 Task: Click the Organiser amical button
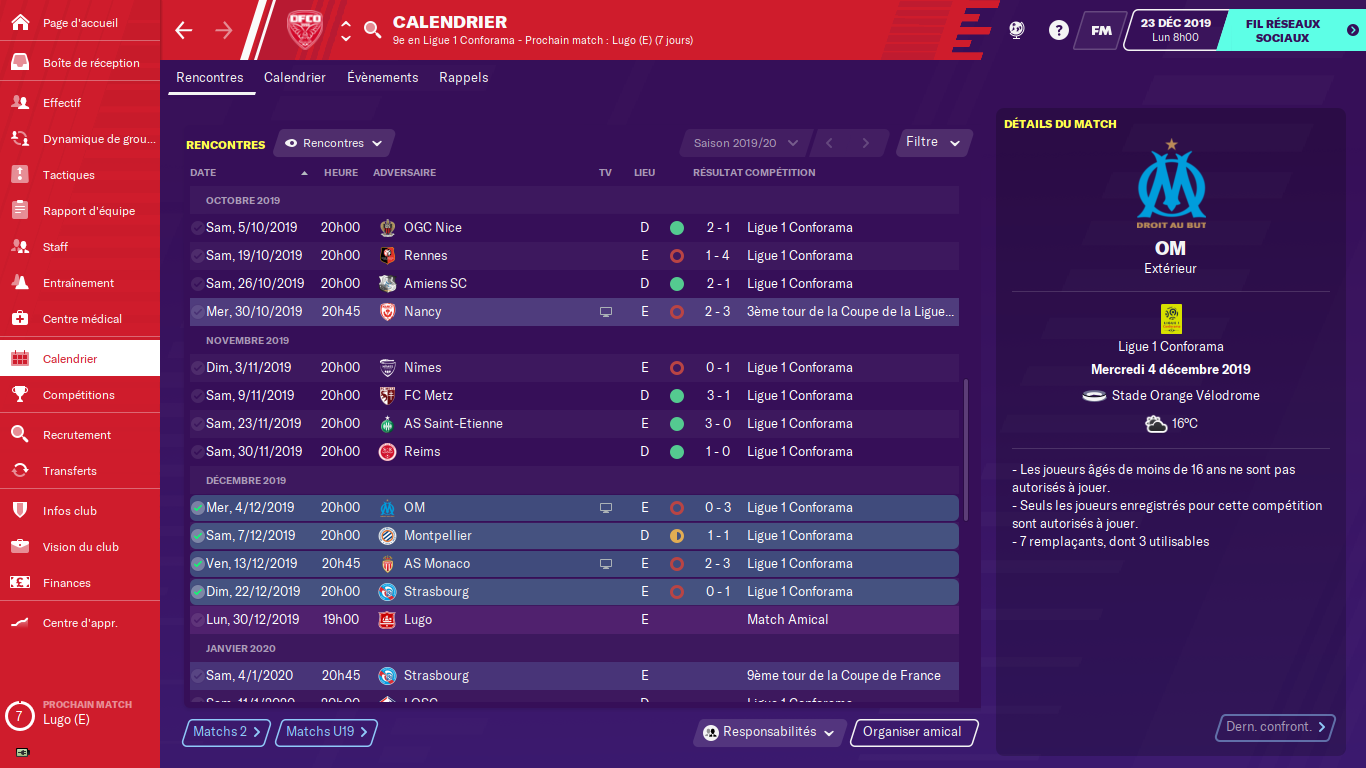[912, 732]
